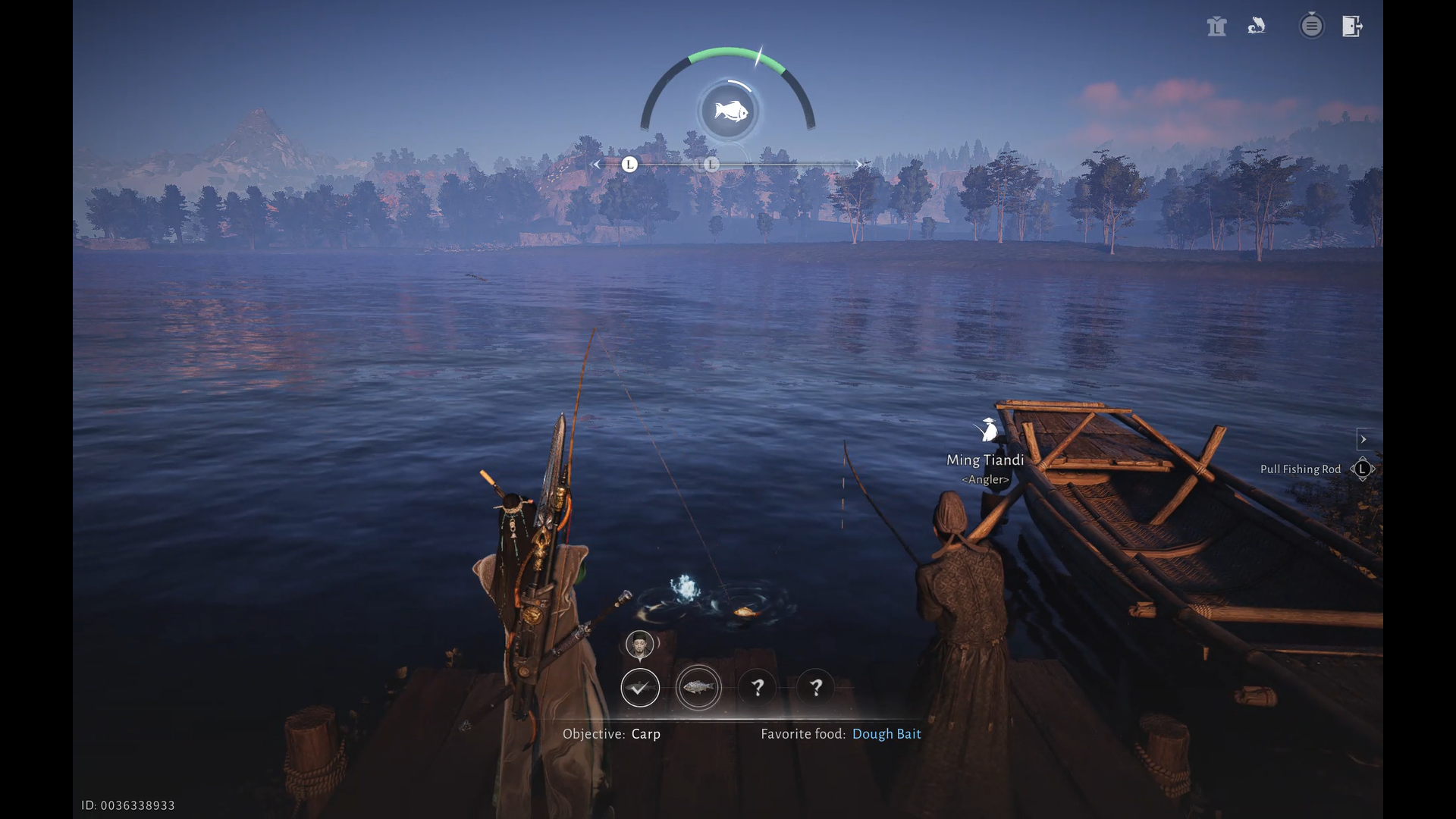Open the outfit shirt icon
Viewport: 1456px width, 819px height.
[1216, 27]
